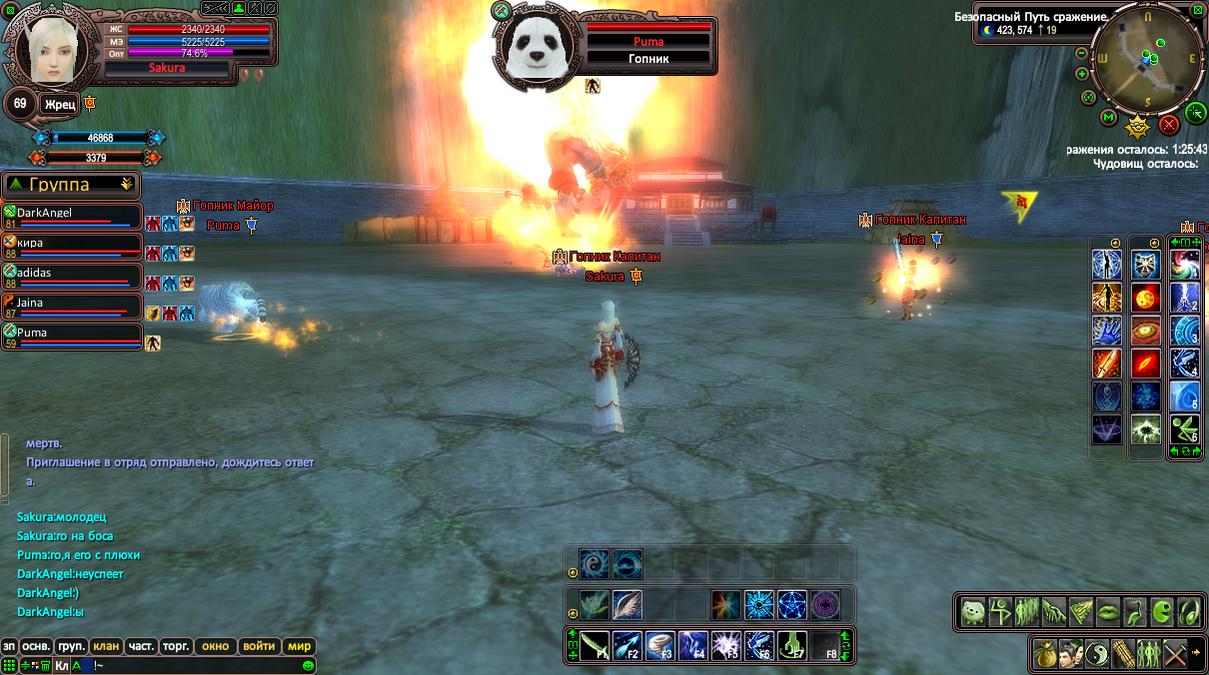This screenshot has width=1209, height=675.
Task: Click the red X button under minimap
Action: [1168, 125]
